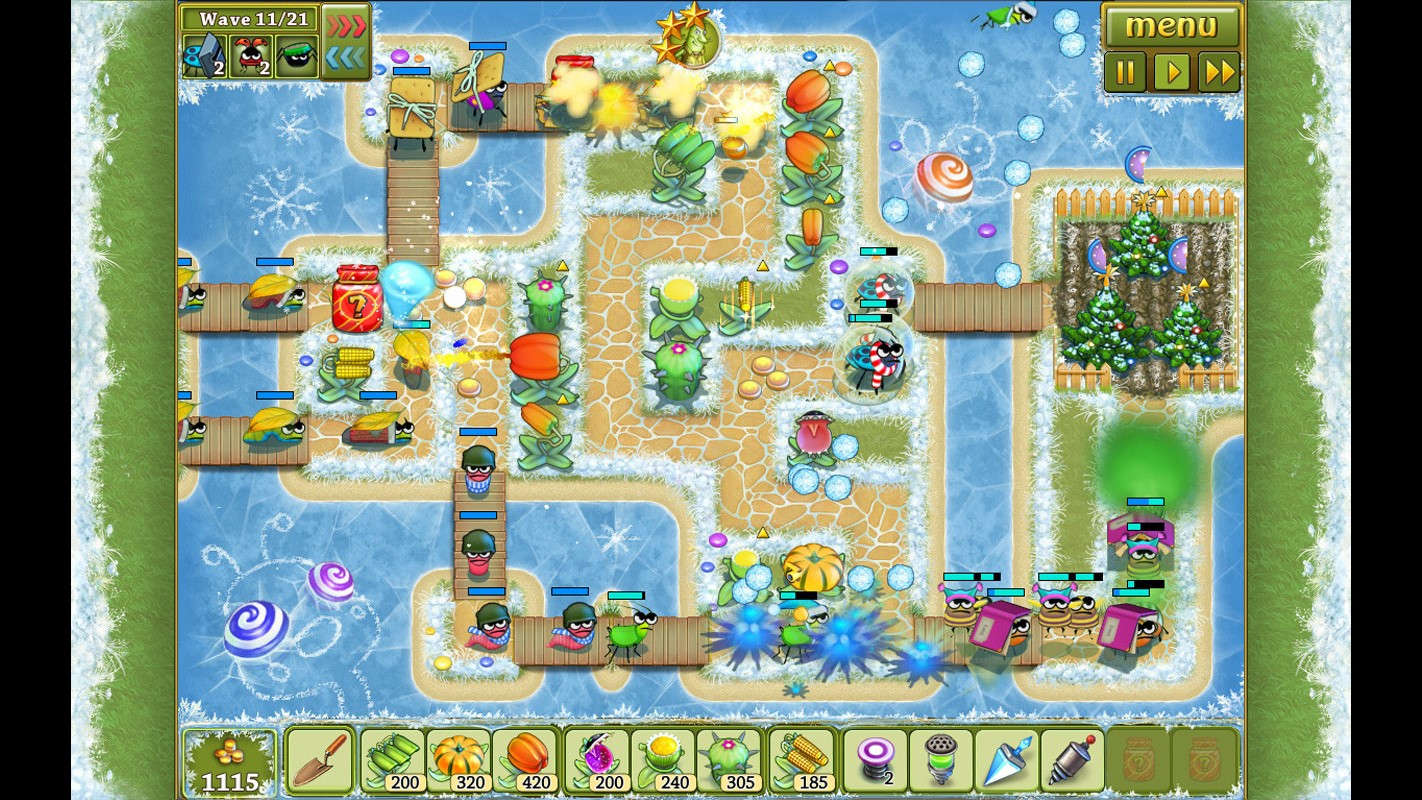This screenshot has width=1422, height=800.
Task: Select the yellow flower tower costing 240
Action: (666, 760)
